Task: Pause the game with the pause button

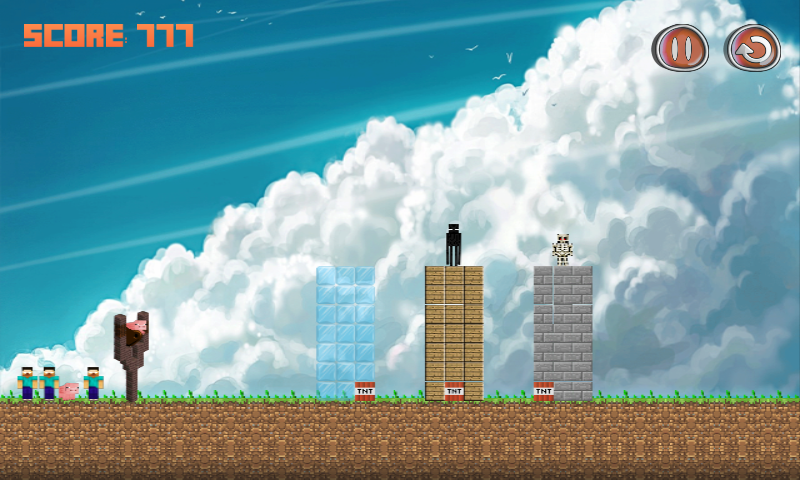Action: tap(680, 48)
